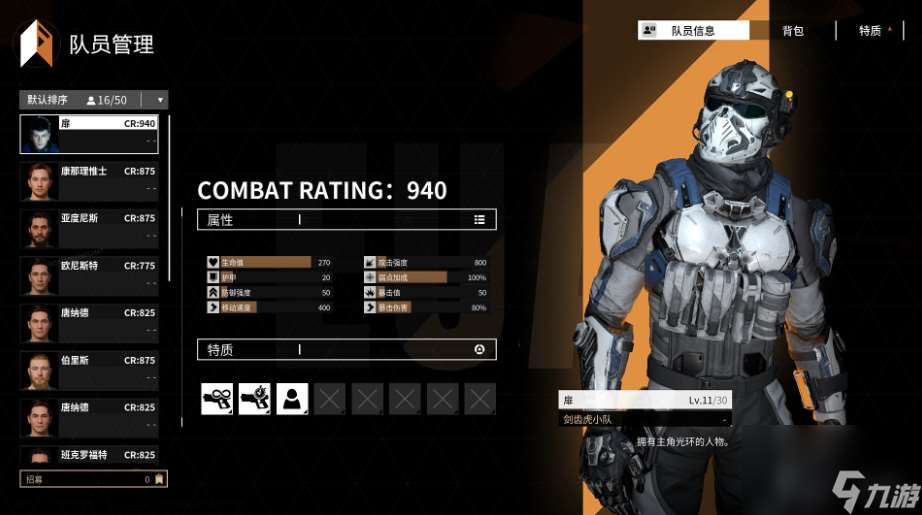Select the pistol with infinity symbol trait
The height and width of the screenshot is (515, 922).
pyautogui.click(x=217, y=399)
